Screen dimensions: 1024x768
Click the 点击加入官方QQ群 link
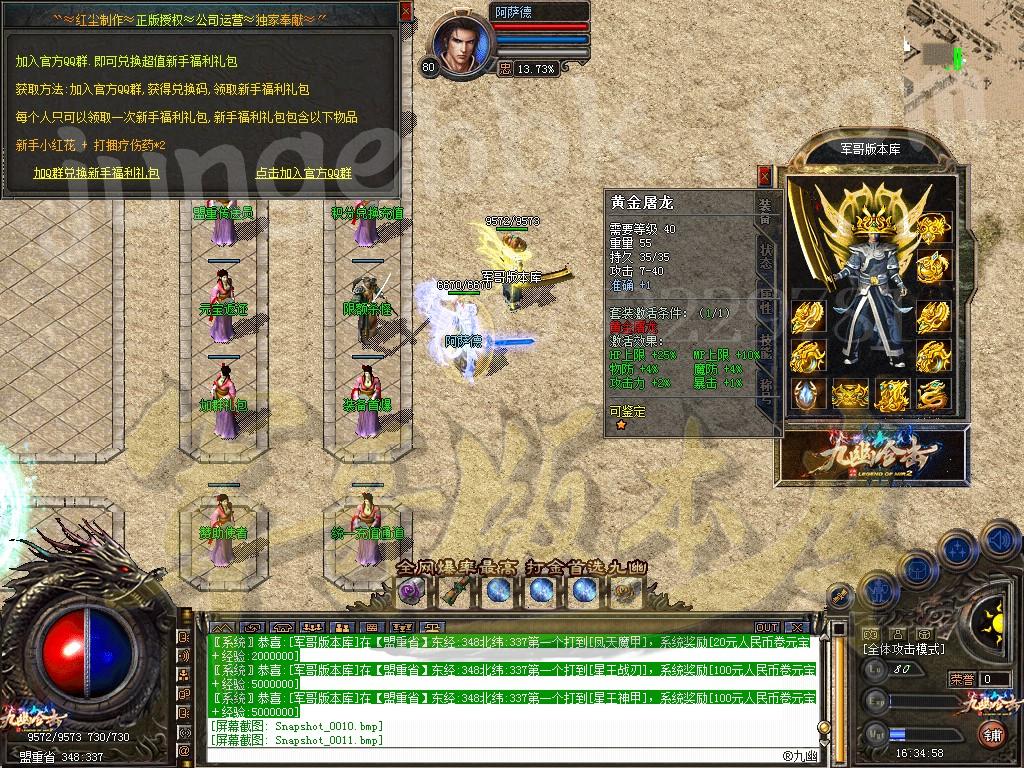click(303, 172)
